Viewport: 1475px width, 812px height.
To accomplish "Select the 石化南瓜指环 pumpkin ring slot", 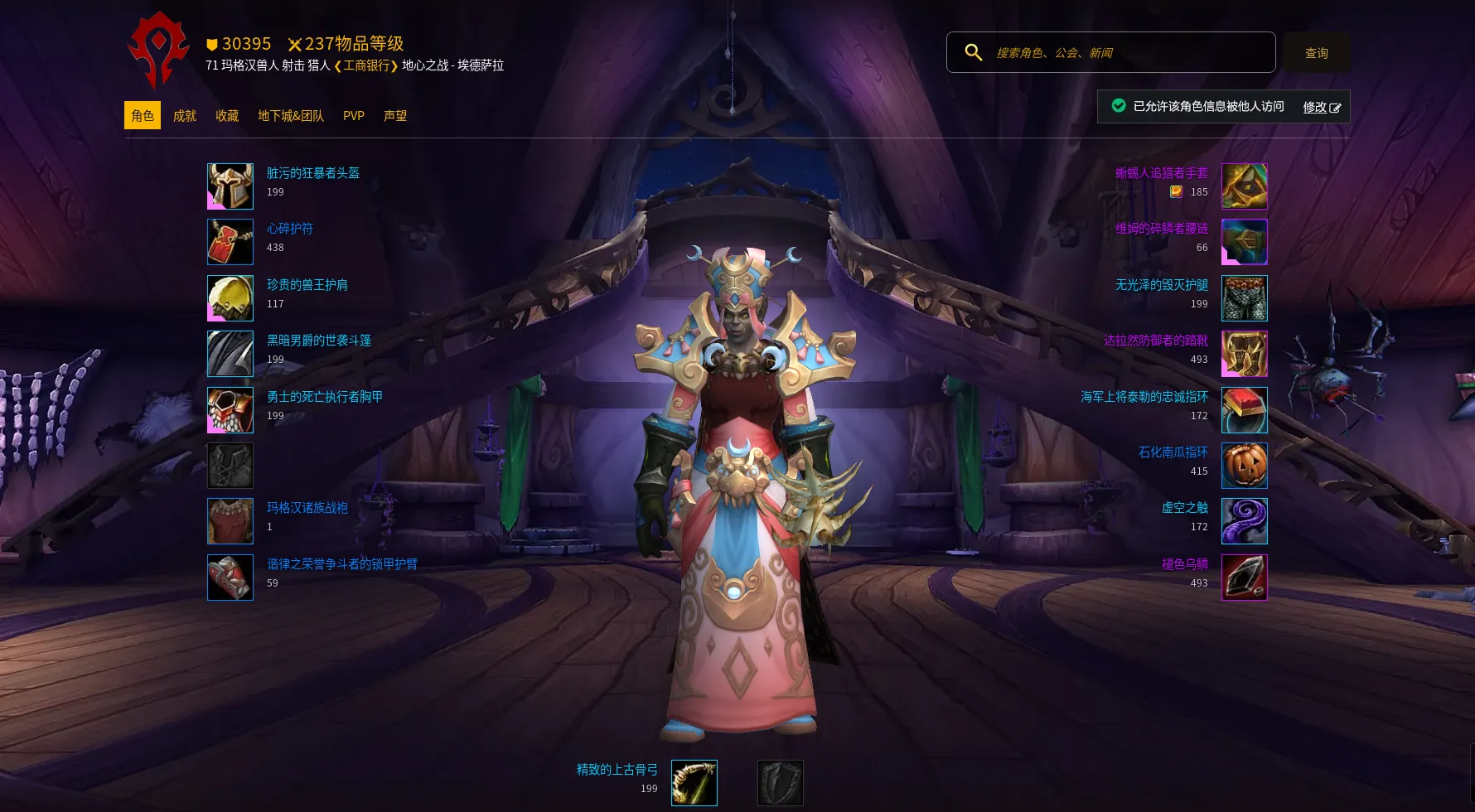I will 1244,466.
